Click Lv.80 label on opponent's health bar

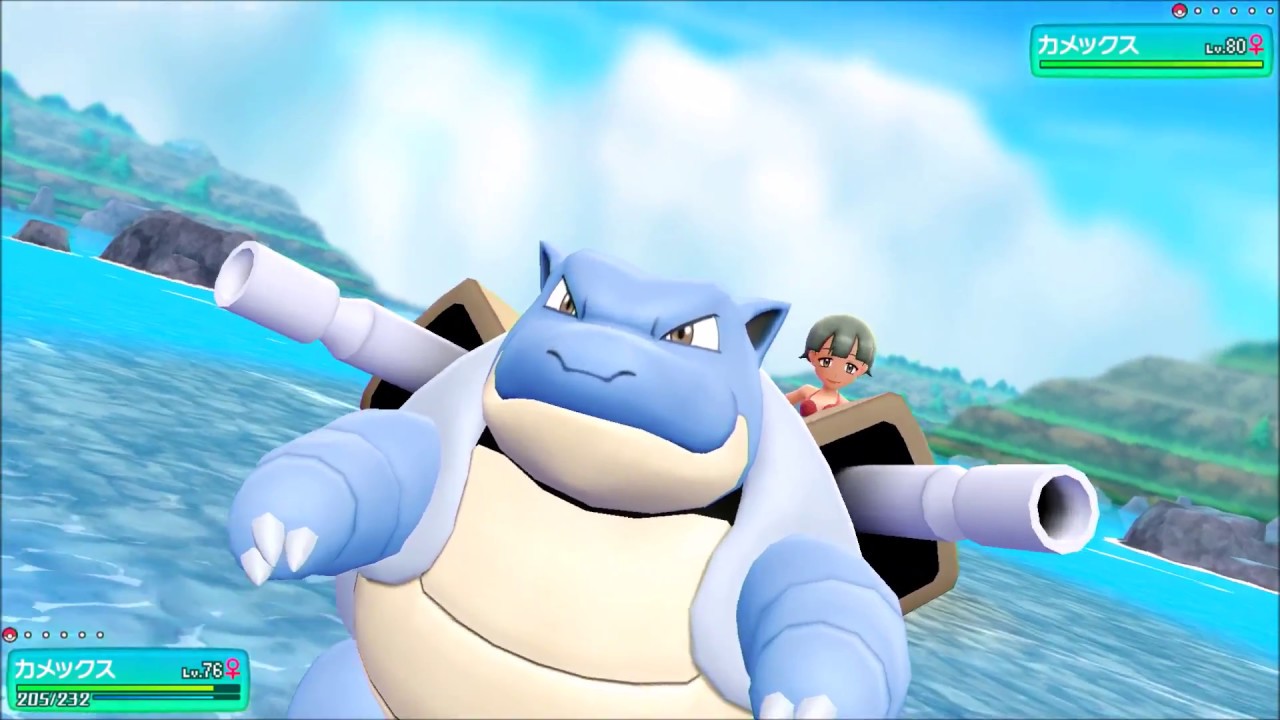(x=1225, y=46)
